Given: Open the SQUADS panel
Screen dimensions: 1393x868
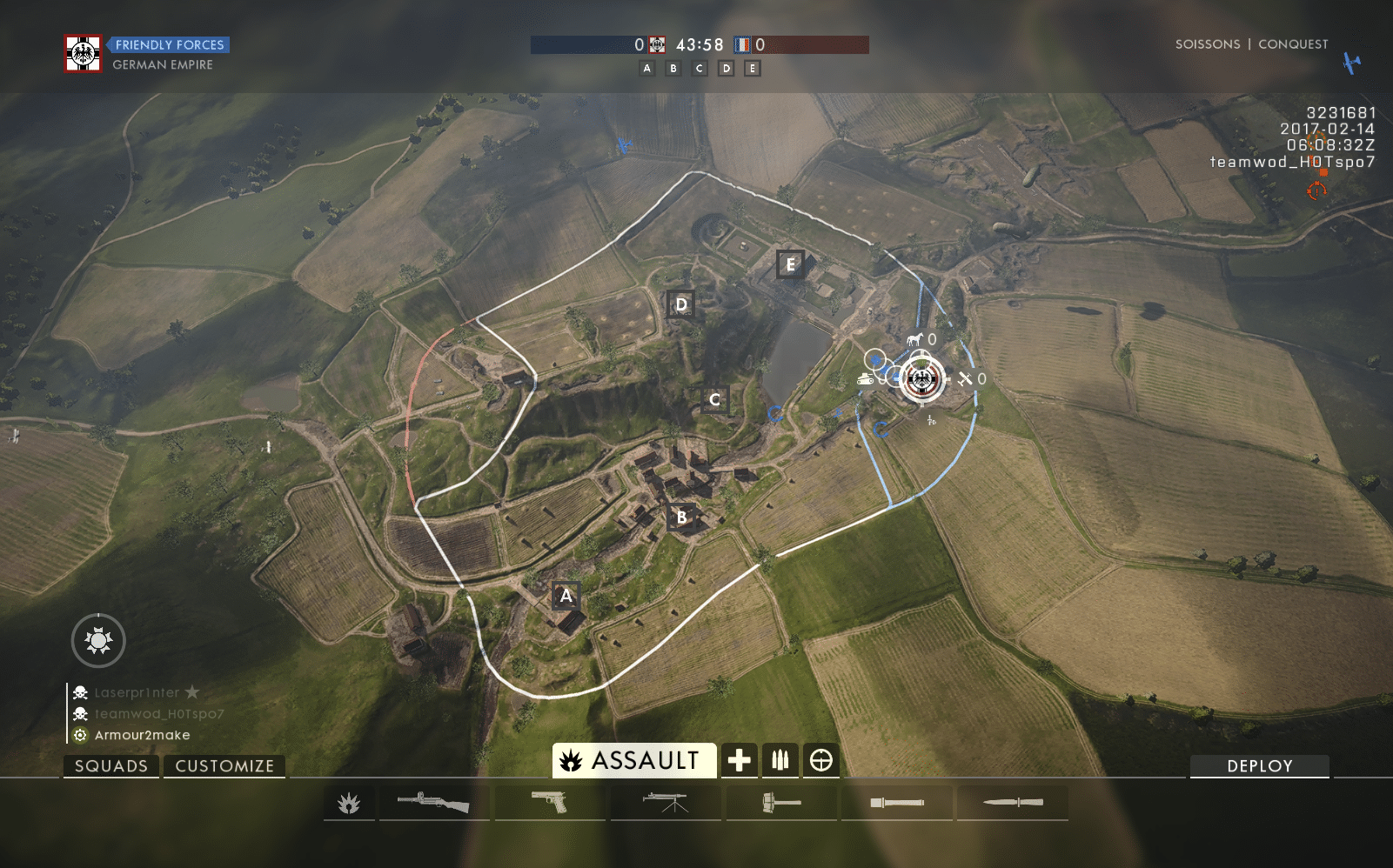Looking at the screenshot, I should [x=111, y=765].
